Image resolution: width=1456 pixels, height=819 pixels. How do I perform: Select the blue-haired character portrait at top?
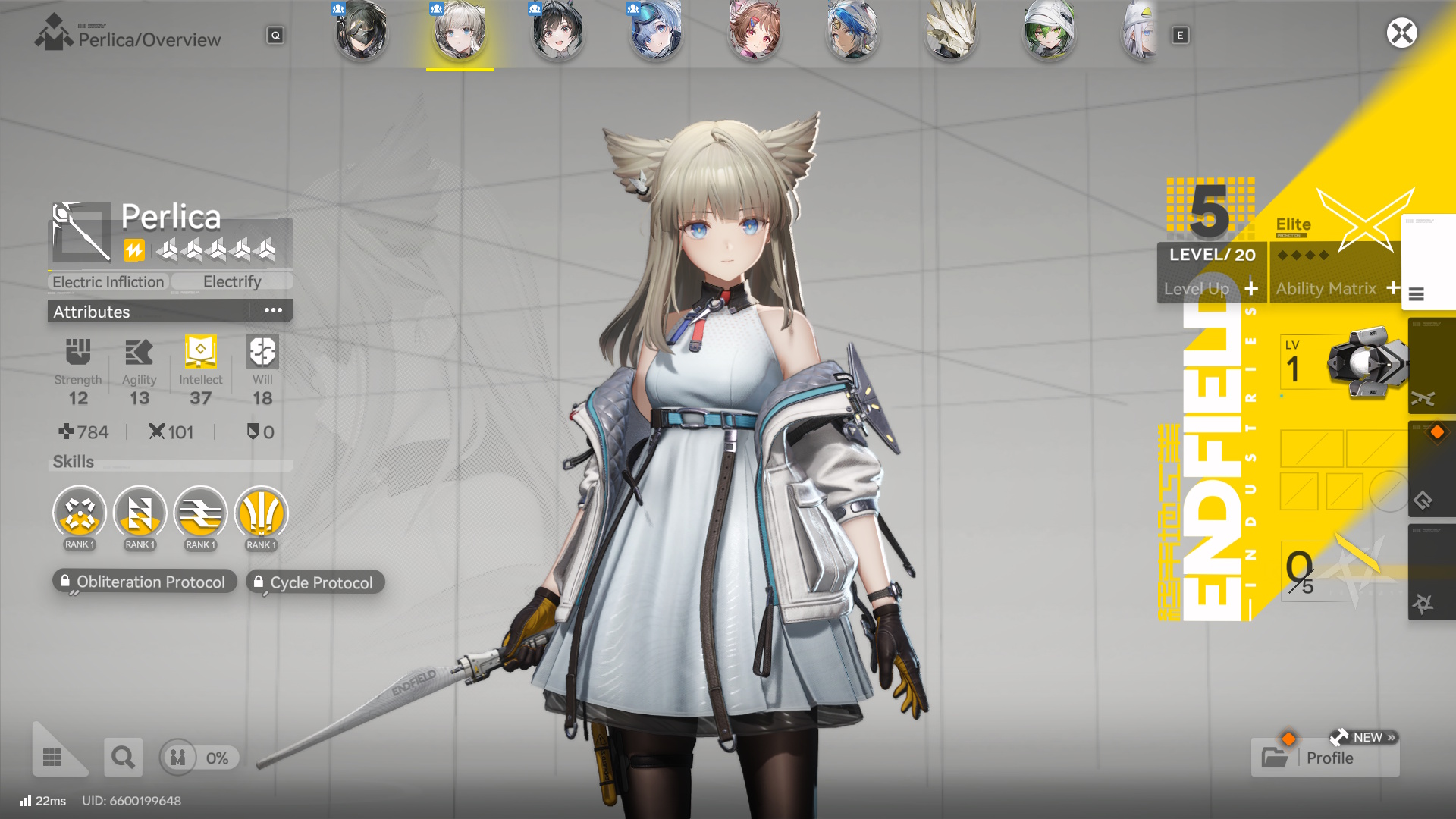tap(656, 33)
